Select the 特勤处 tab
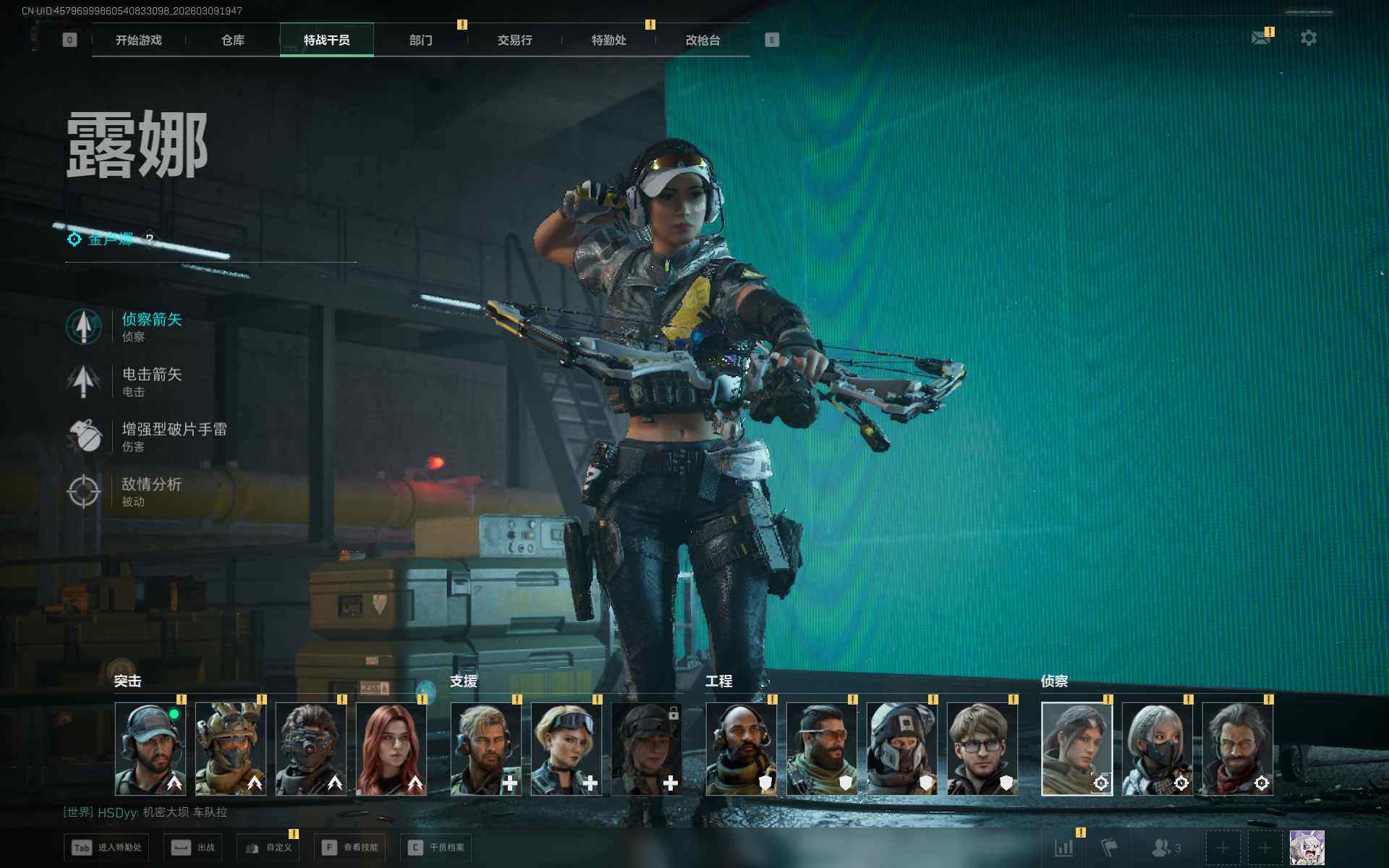1389x868 pixels. 608,41
